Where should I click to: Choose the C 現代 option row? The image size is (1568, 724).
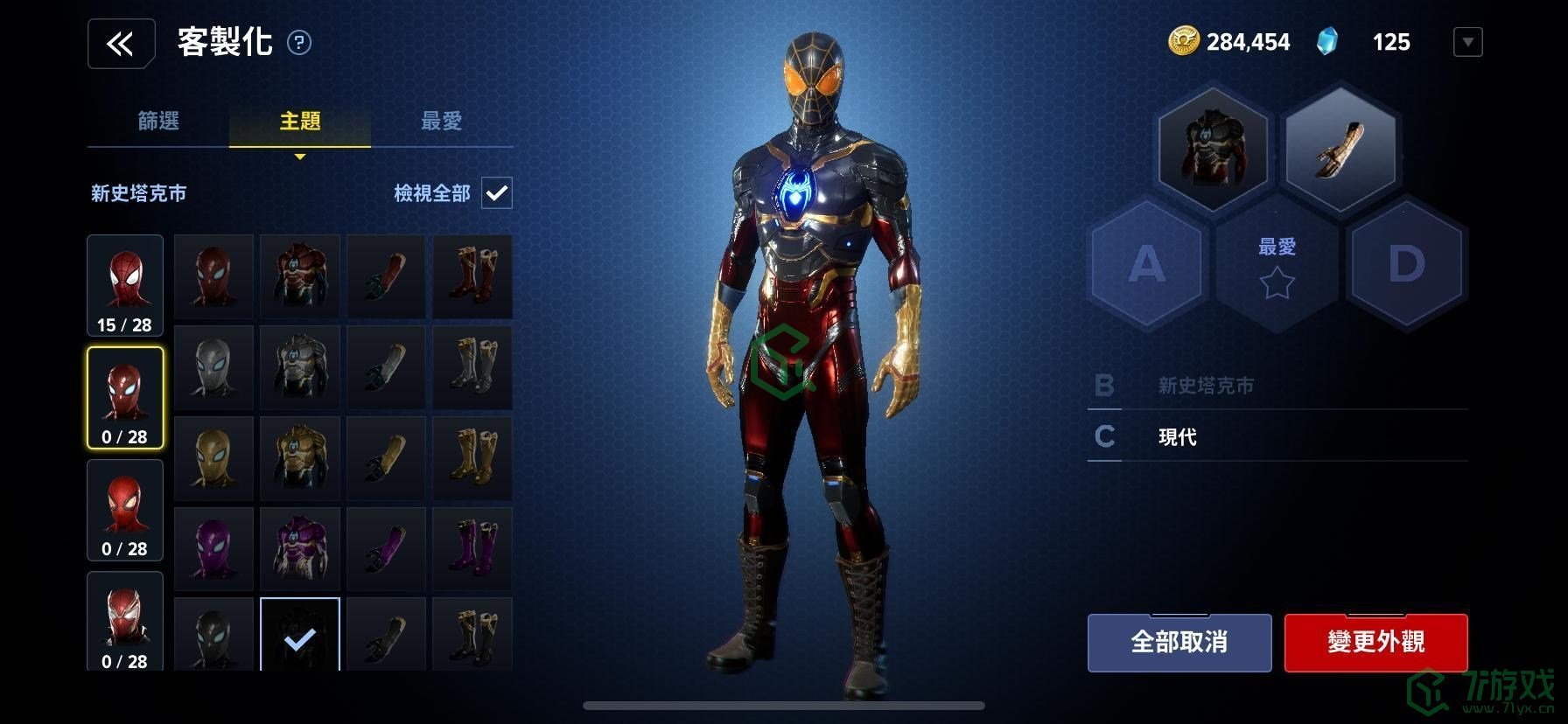(1277, 436)
